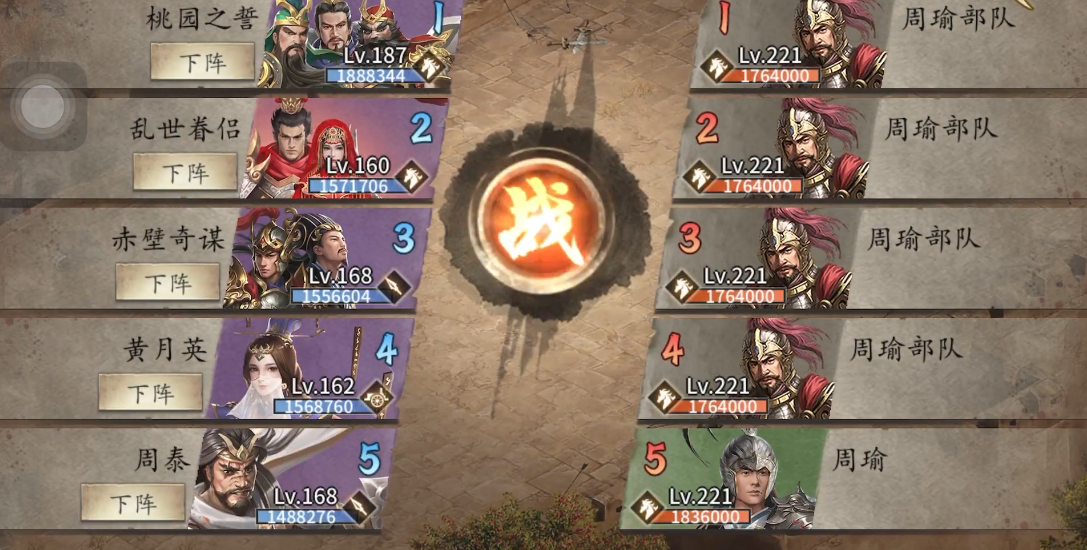Remove 桃园之誓 team using its 下阵 button
Screen dimensions: 1087x550
click(x=202, y=62)
